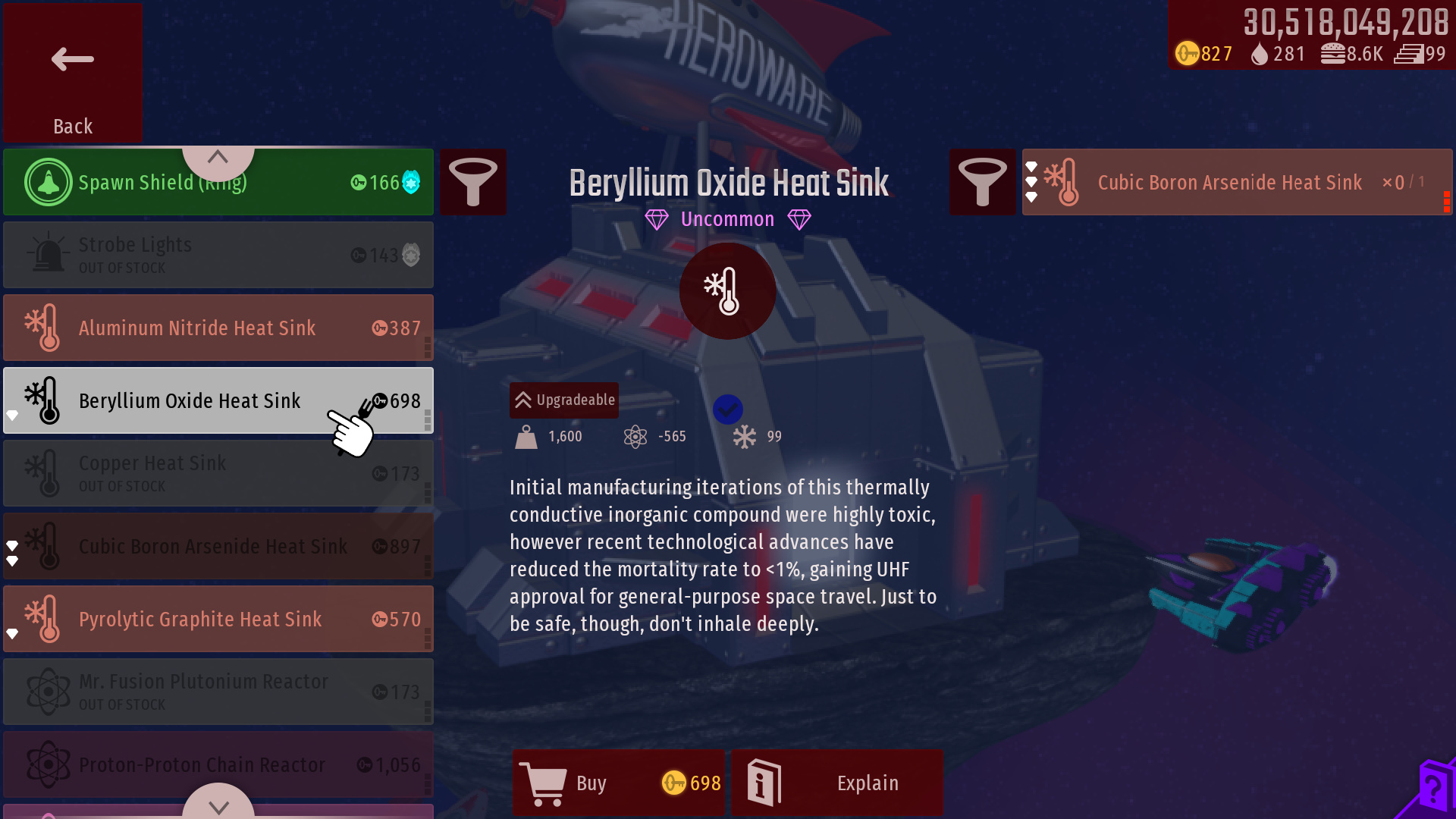Open the shop list filter funnel
This screenshot has width=1456, height=819.
point(473,182)
